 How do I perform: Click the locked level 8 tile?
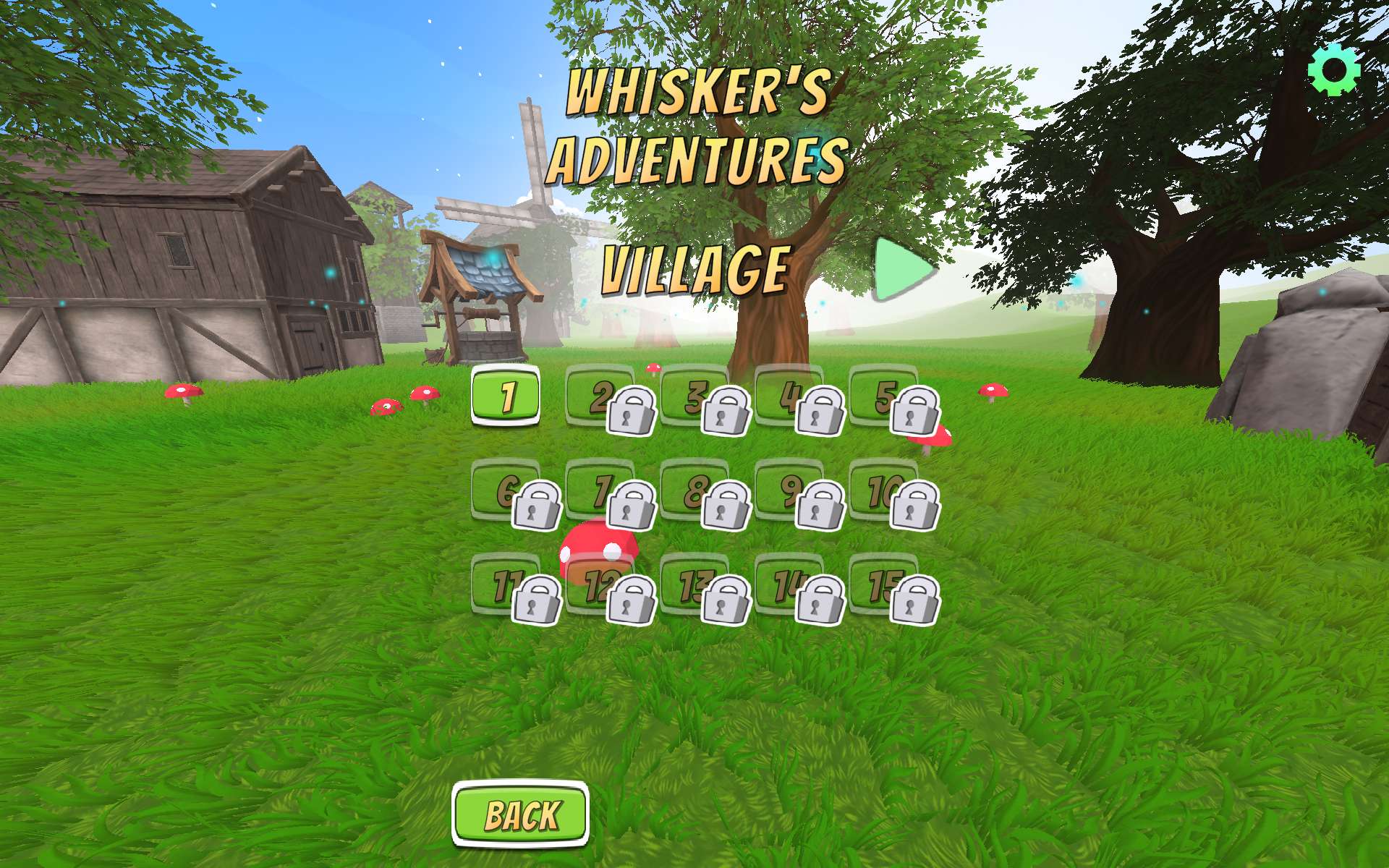tap(695, 490)
